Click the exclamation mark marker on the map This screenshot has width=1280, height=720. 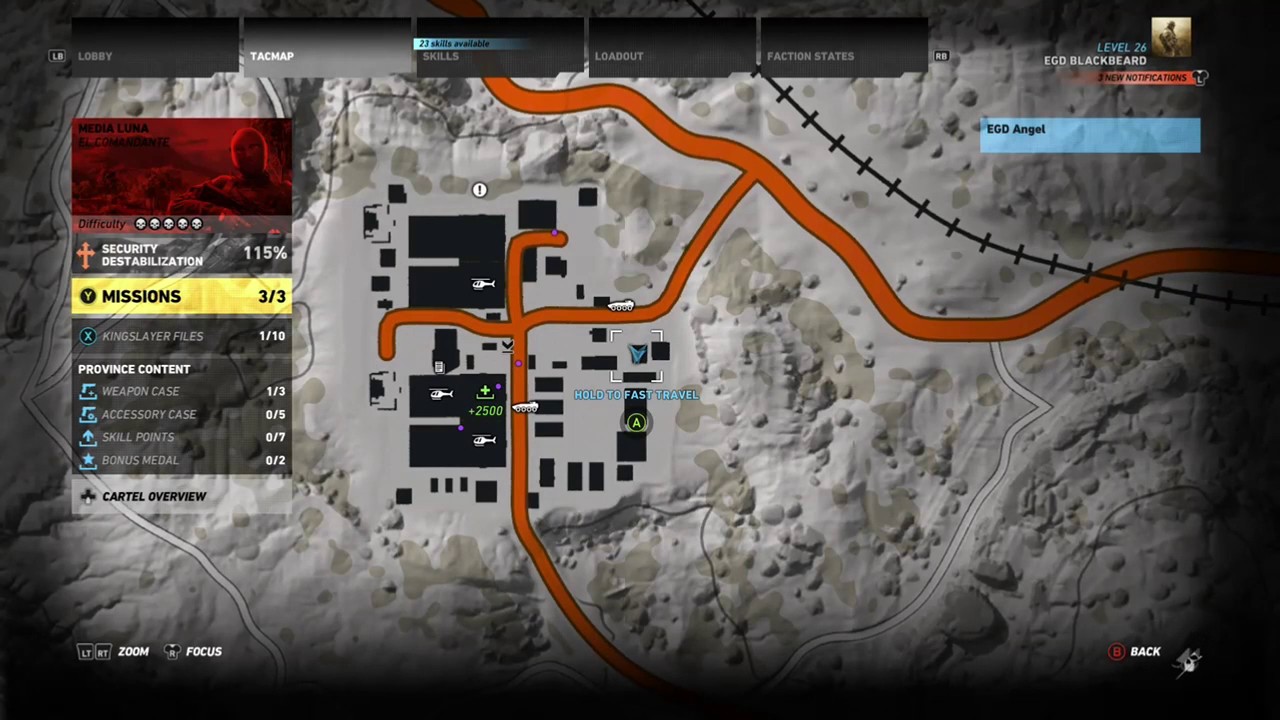click(479, 190)
